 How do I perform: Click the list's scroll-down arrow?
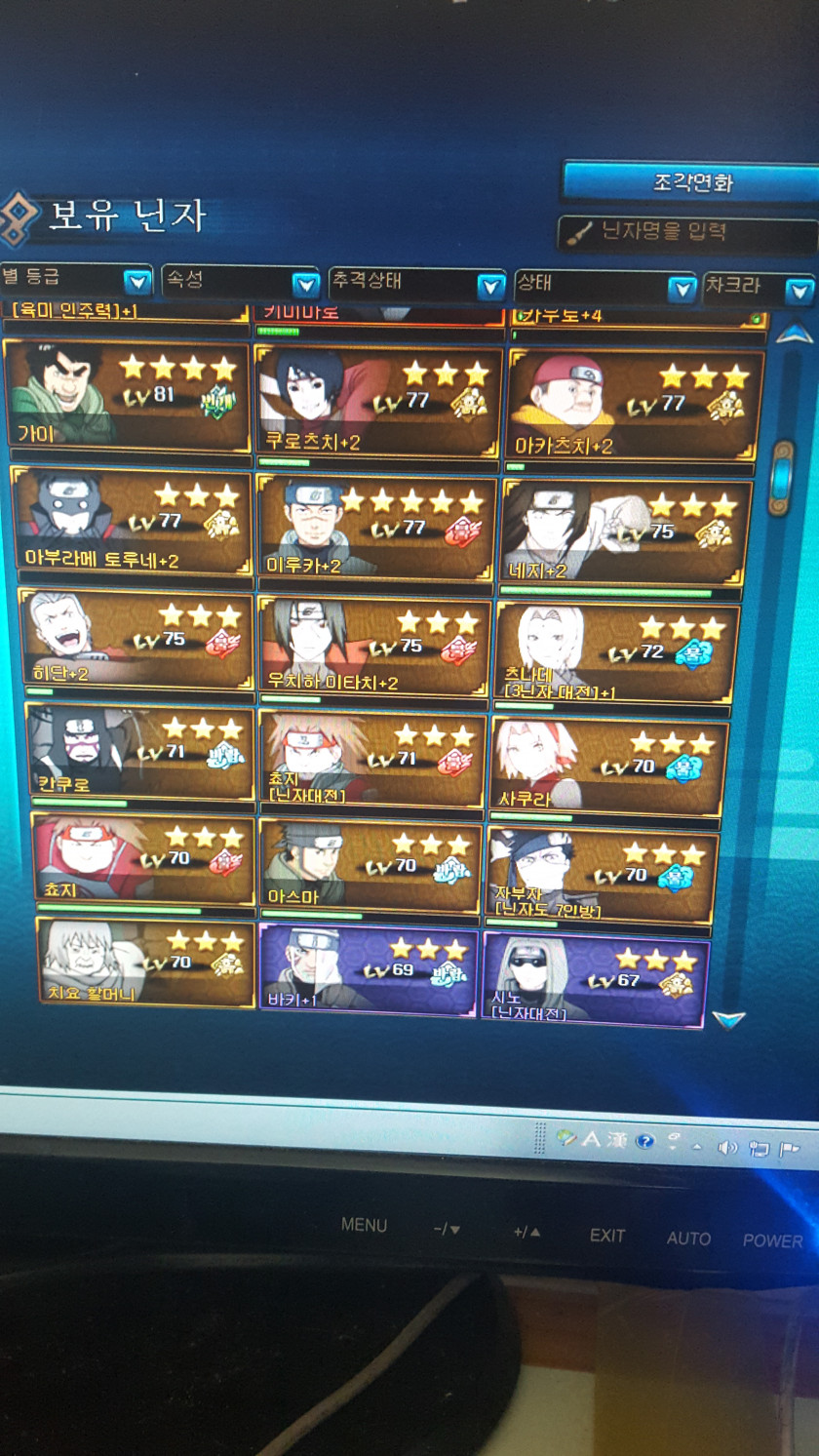click(728, 1019)
